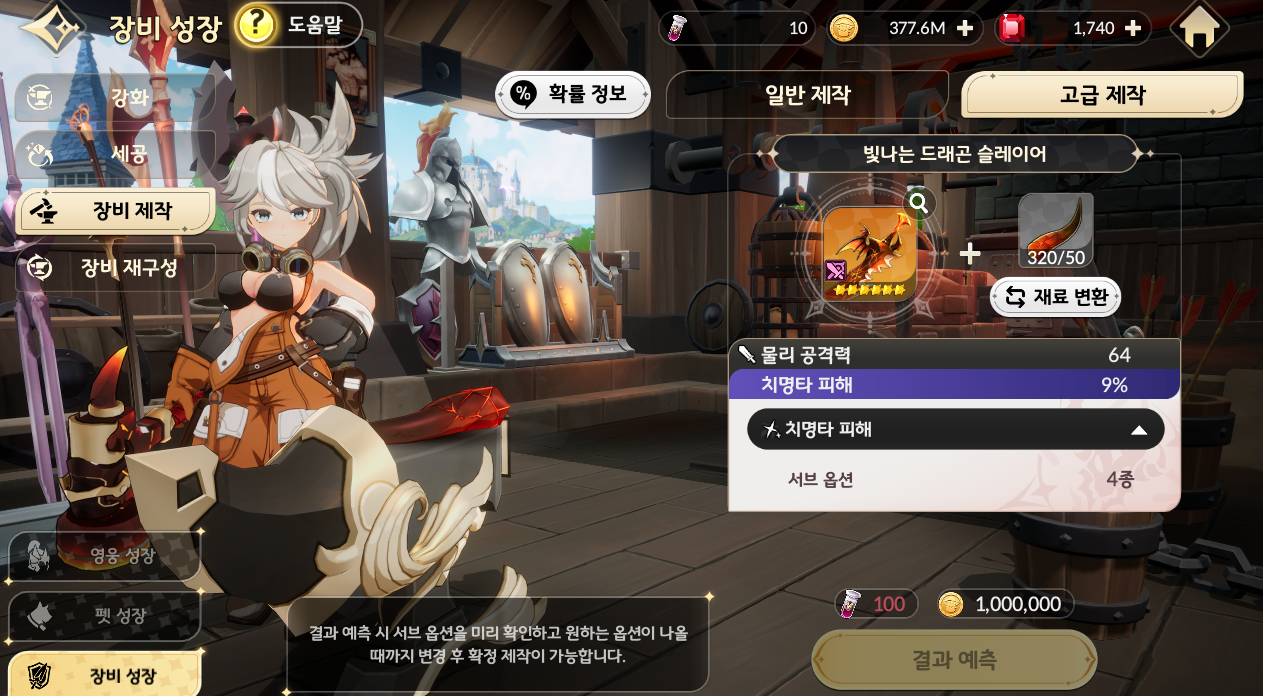
Task: Inspect the item with the magnifier icon
Action: pyautogui.click(x=919, y=204)
